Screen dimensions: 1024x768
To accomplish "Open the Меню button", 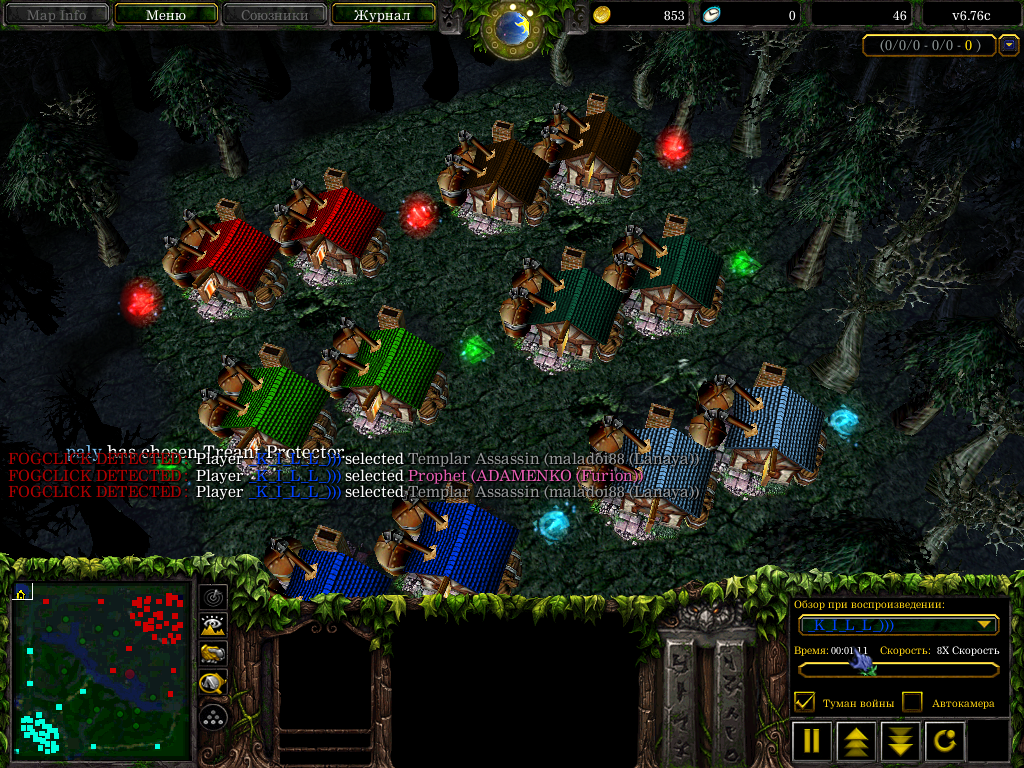I will tap(166, 15).
